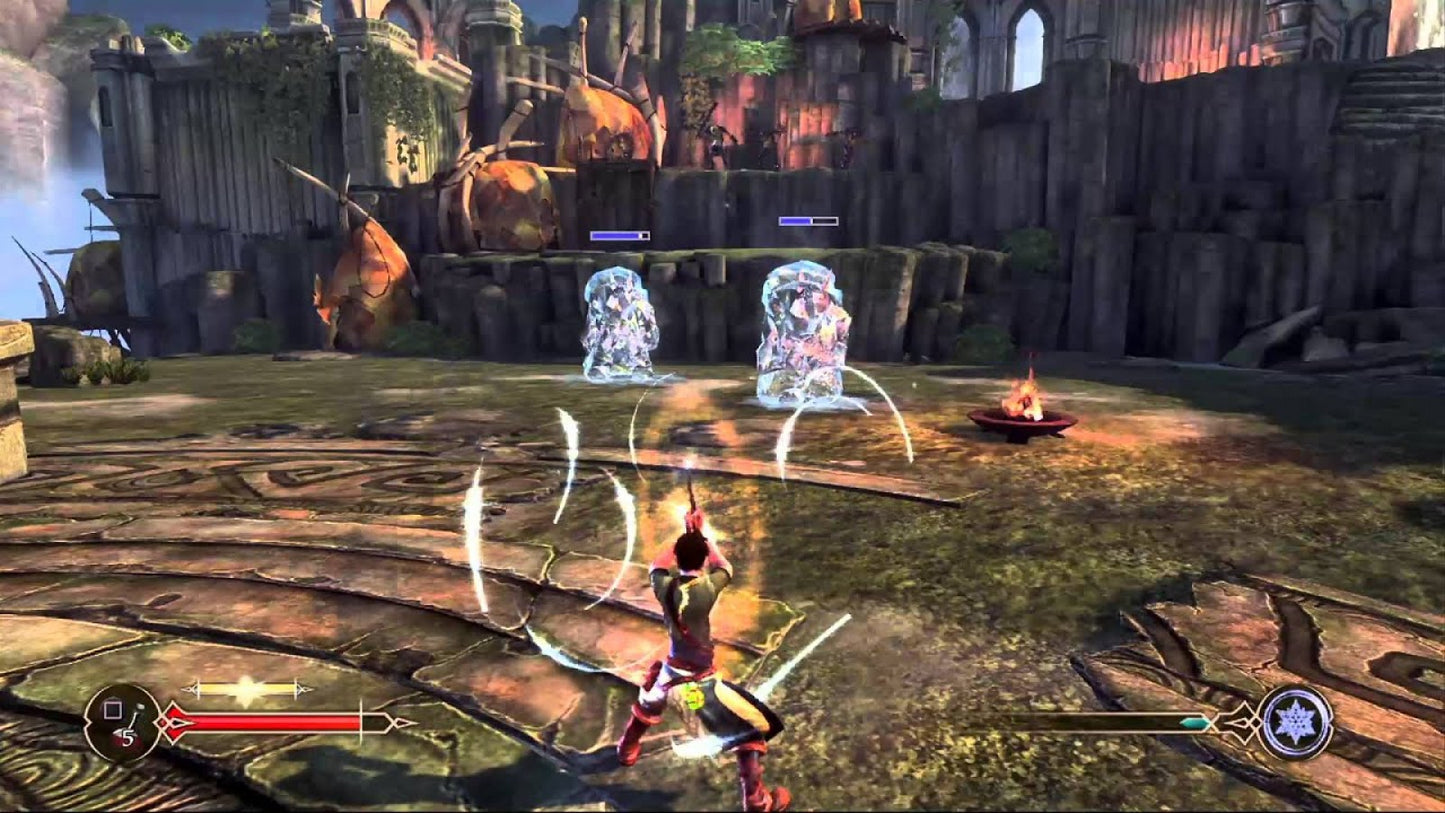Activate the snowflake ice spell icon
This screenshot has width=1445, height=813.
click(x=1295, y=721)
